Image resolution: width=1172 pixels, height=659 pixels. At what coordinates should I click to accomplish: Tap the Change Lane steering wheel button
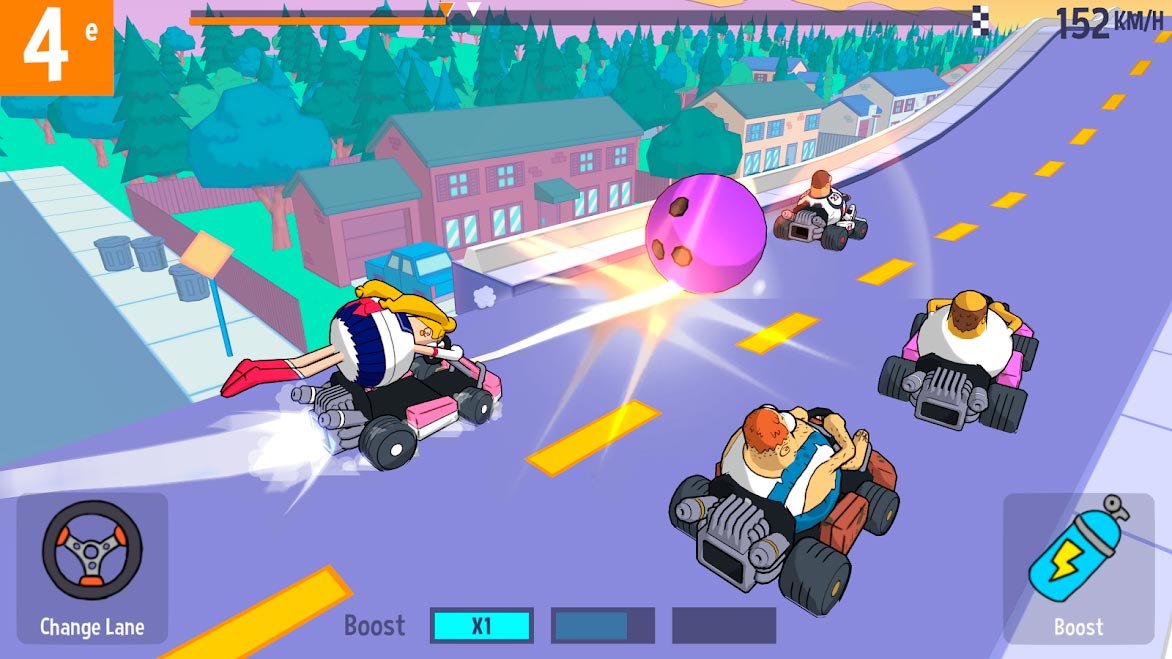pos(92,566)
